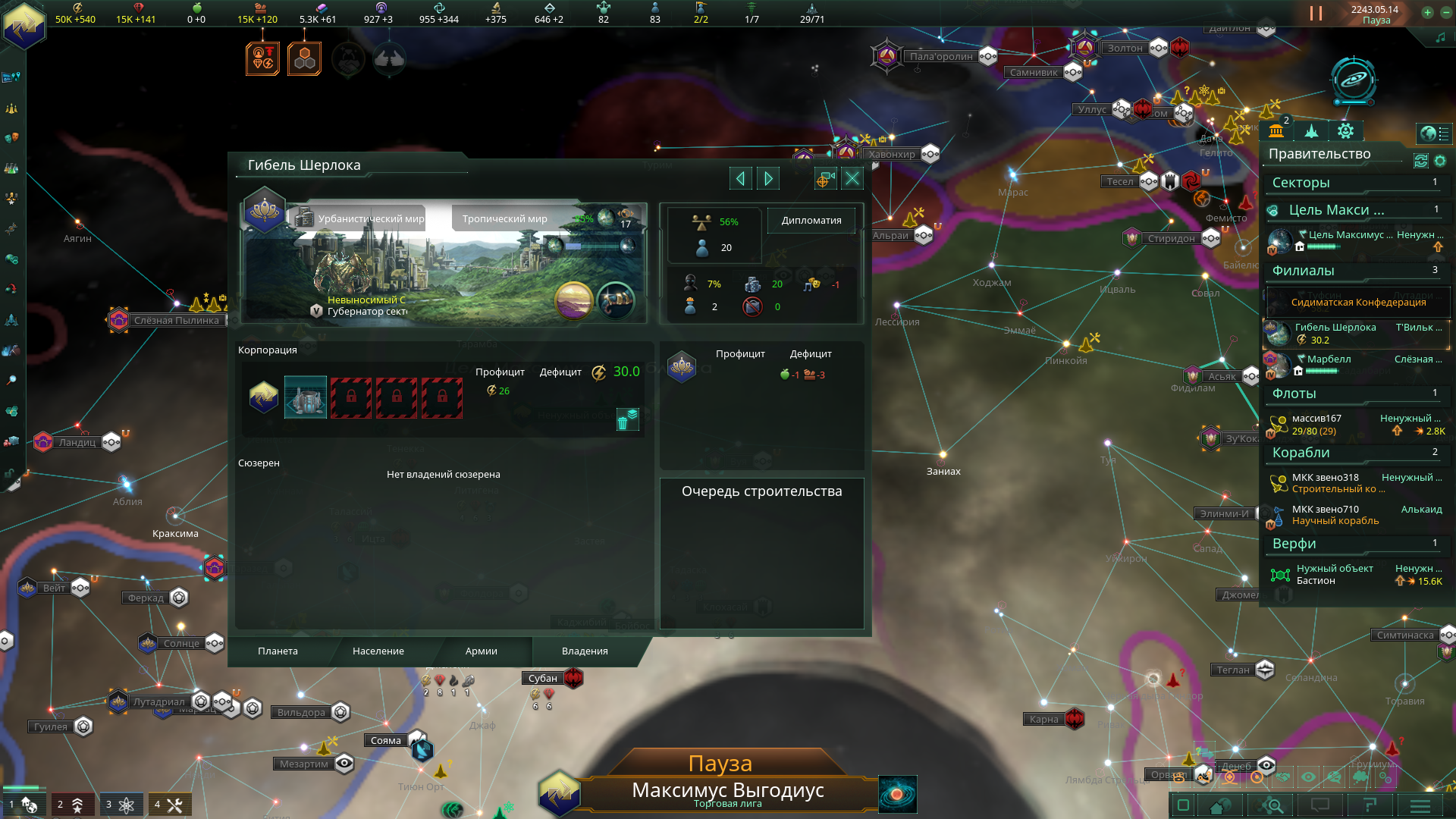Screen dimensions: 1456x819
Task: Select the Владения tab
Action: [584, 651]
